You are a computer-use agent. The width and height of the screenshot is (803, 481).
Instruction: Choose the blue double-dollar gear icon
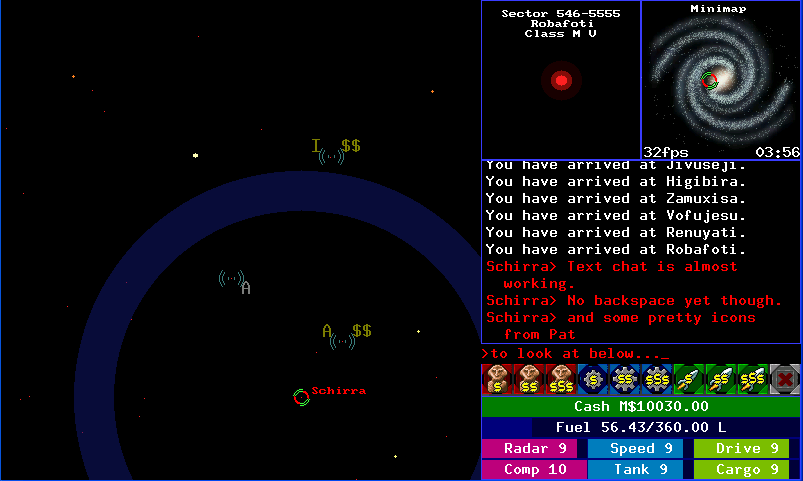[x=625, y=379]
